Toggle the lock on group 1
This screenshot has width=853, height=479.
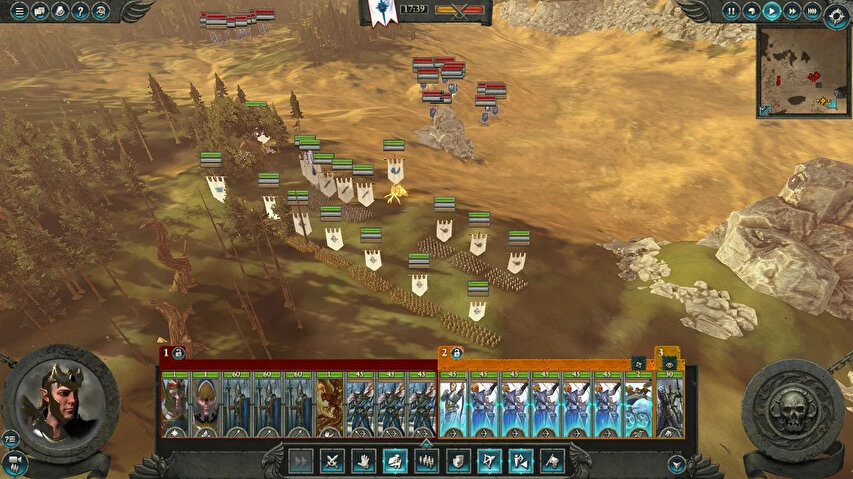tap(178, 353)
